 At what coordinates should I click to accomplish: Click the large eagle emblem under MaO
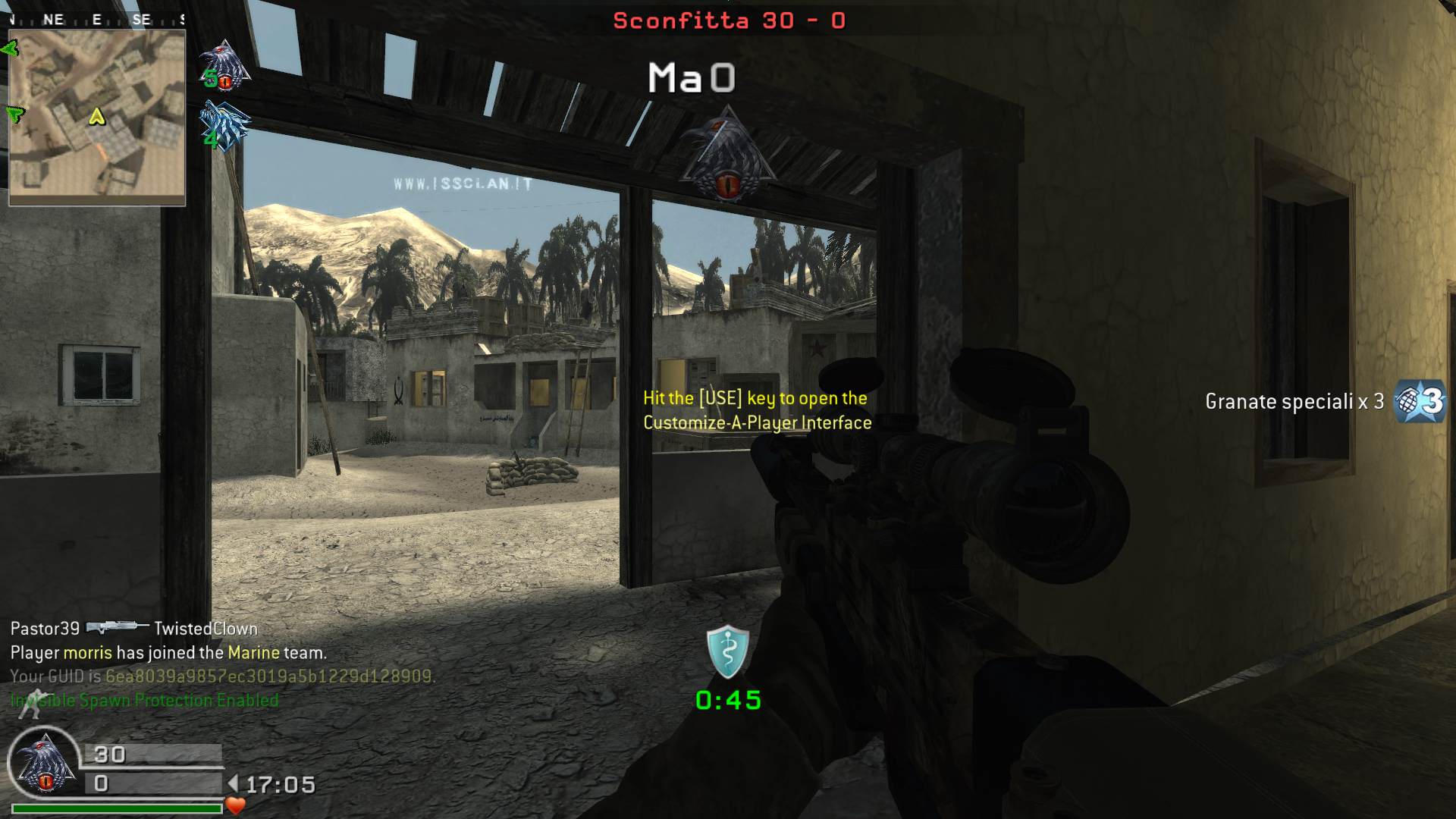tap(726, 157)
